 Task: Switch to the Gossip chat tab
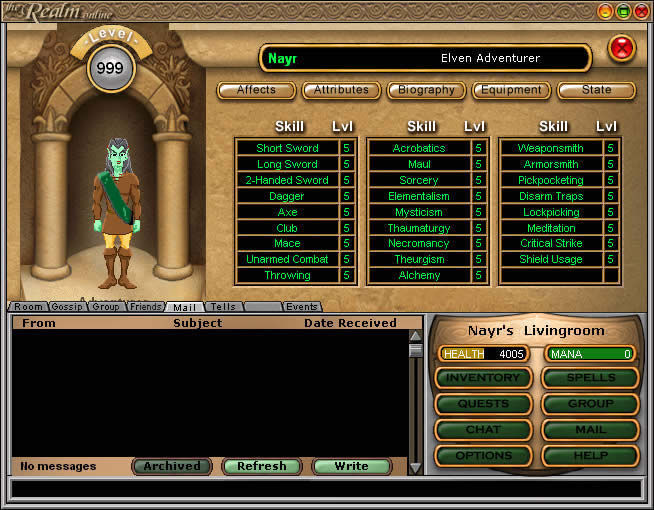pyautogui.click(x=67, y=307)
